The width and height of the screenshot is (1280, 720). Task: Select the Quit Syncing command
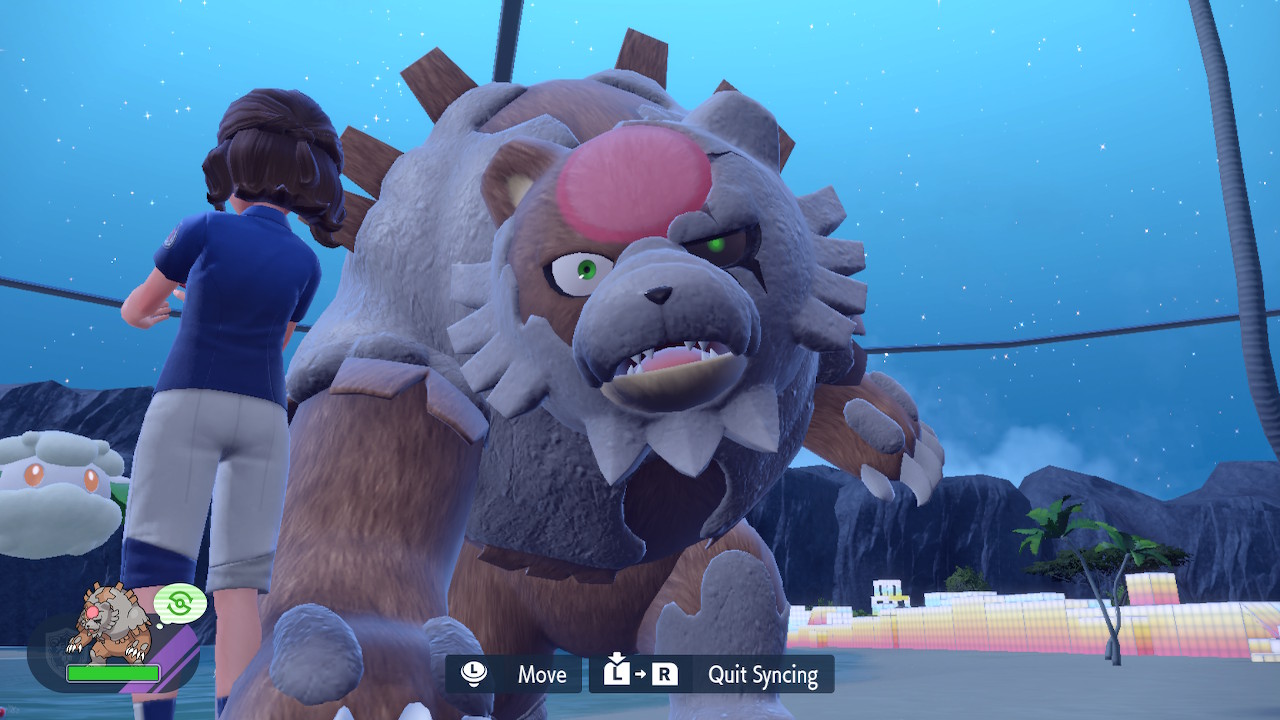click(x=763, y=674)
